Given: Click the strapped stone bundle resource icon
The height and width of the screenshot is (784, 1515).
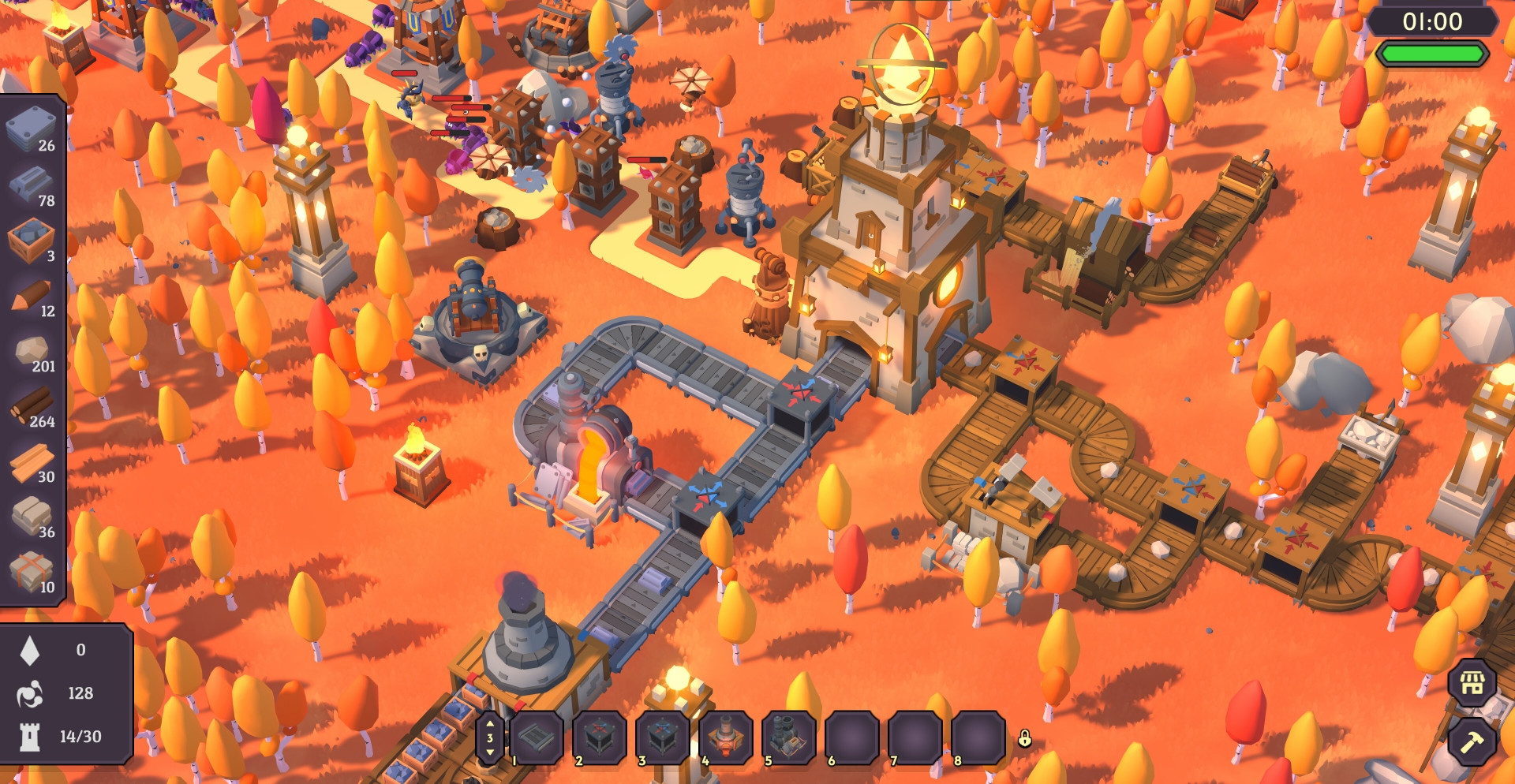Looking at the screenshot, I should point(30,571).
